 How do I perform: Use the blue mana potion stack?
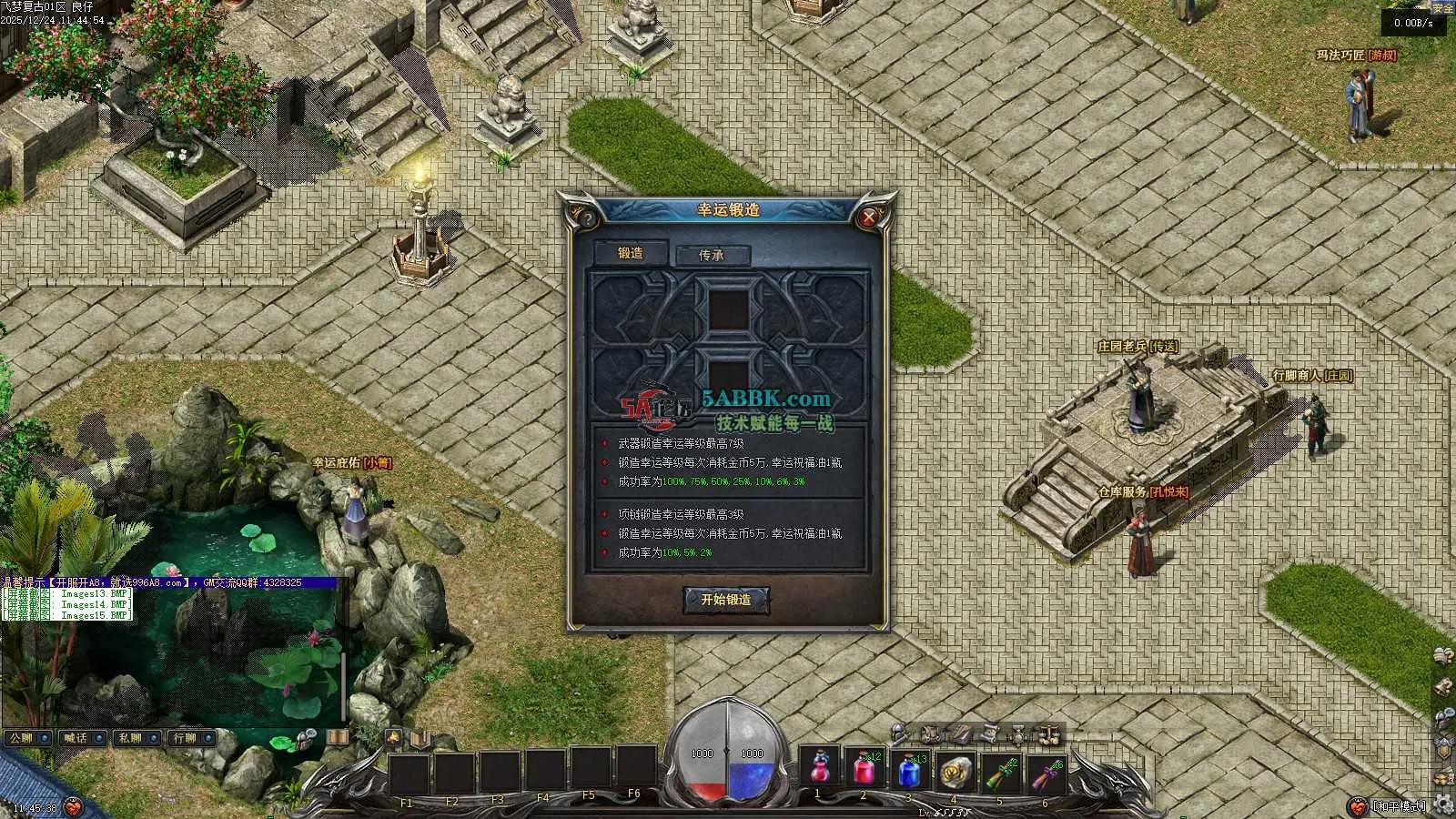click(909, 770)
